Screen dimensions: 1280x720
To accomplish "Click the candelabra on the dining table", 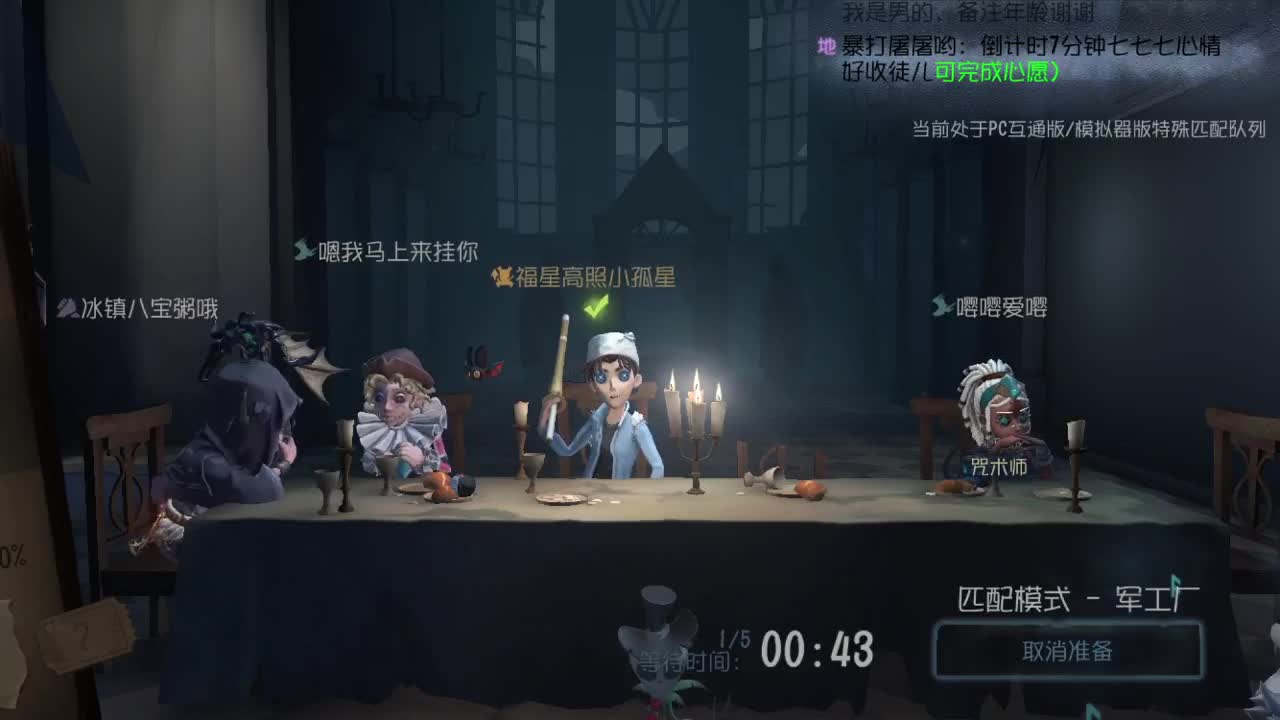I will pos(698,430).
